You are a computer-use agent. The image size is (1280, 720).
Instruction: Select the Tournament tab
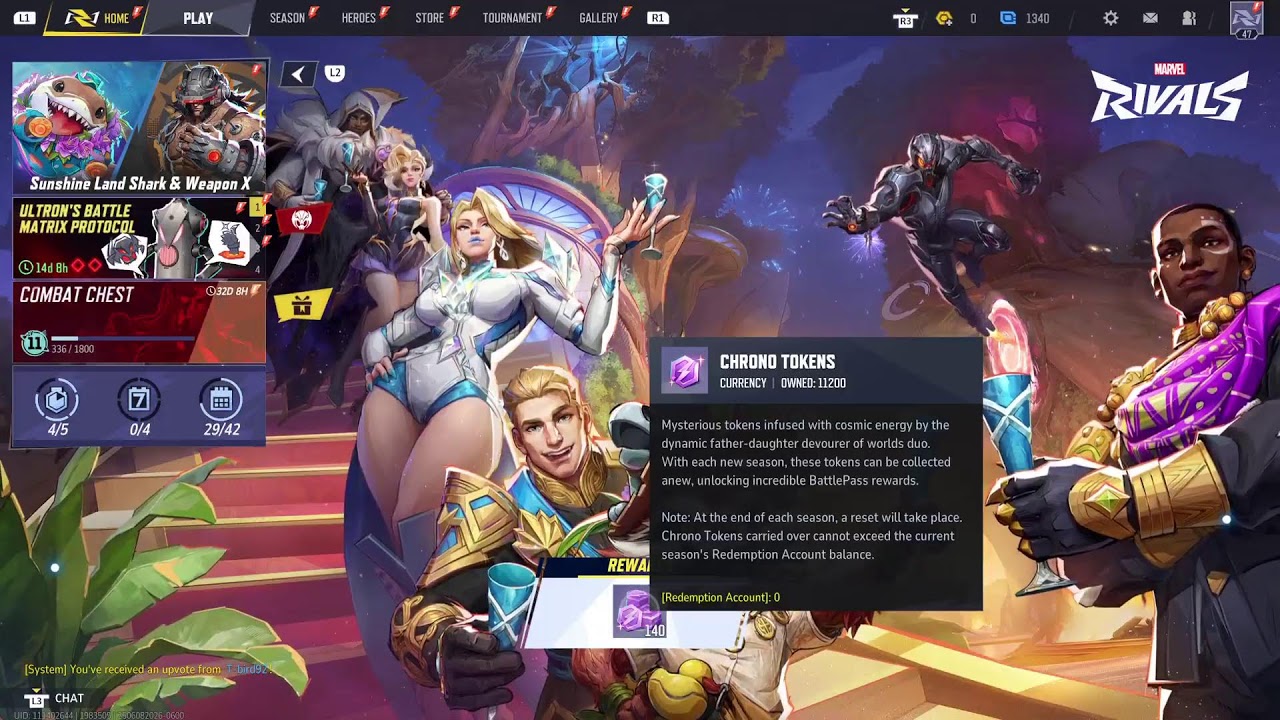click(512, 18)
